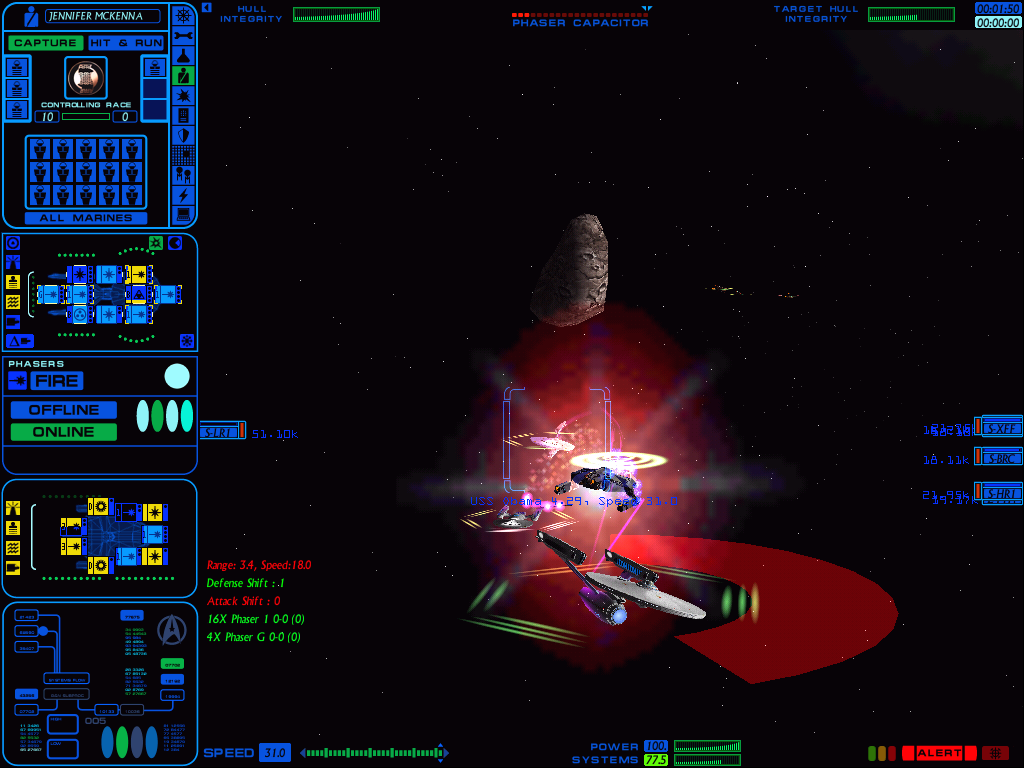This screenshot has height=768, width=1024.
Task: Select the S-LRT ship tag
Action: pos(219,431)
